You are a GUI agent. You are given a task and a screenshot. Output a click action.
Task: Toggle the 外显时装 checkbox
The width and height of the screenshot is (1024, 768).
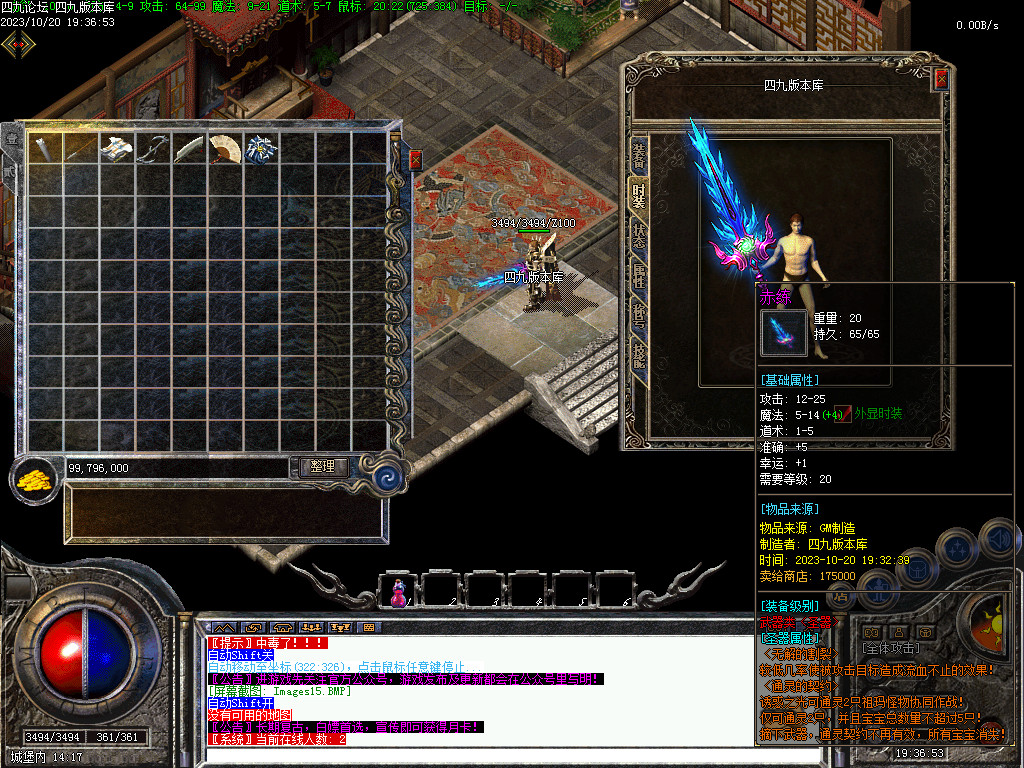pyautogui.click(x=844, y=414)
